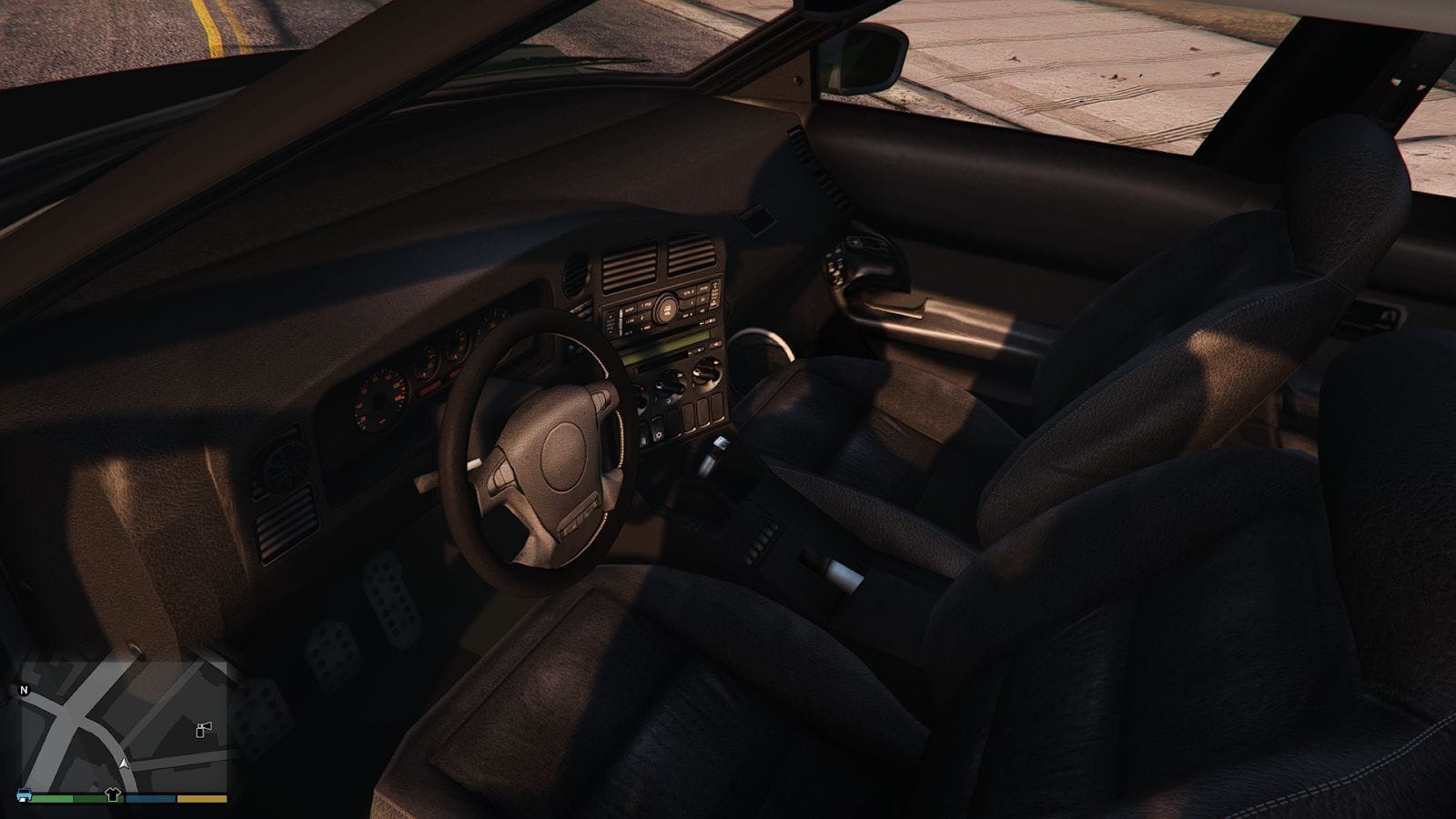Click the spray can mod shop blip on minimap
1456x819 pixels.
point(203,730)
